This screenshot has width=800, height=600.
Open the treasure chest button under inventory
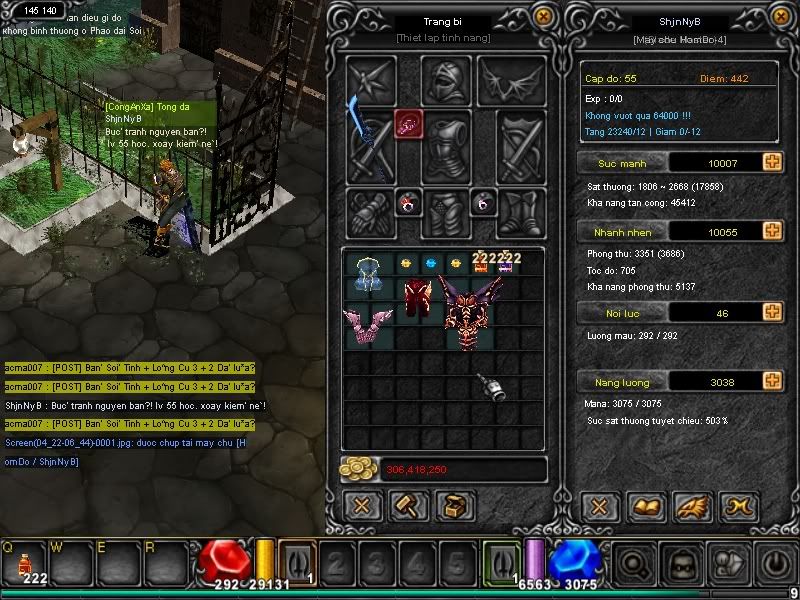point(456,506)
